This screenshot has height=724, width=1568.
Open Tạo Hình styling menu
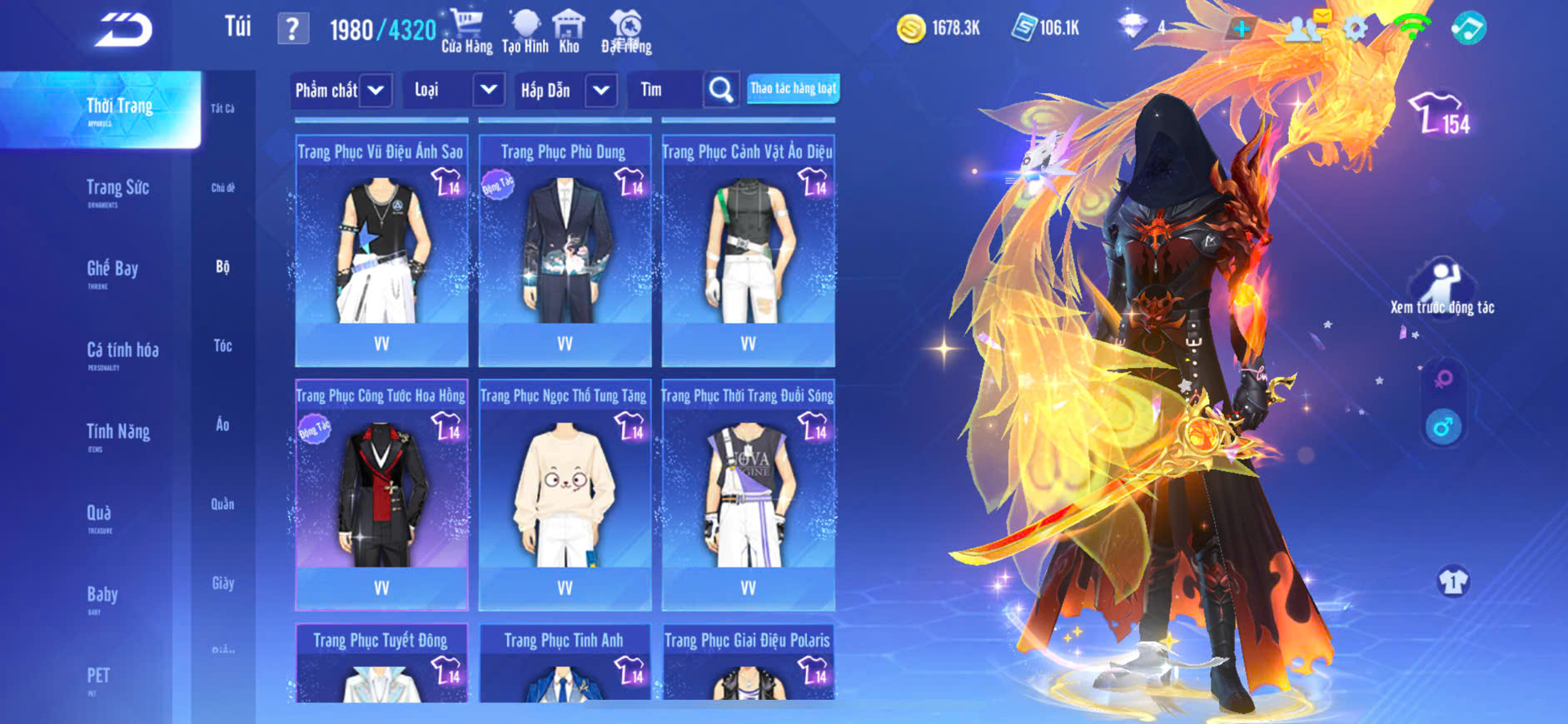point(525,31)
